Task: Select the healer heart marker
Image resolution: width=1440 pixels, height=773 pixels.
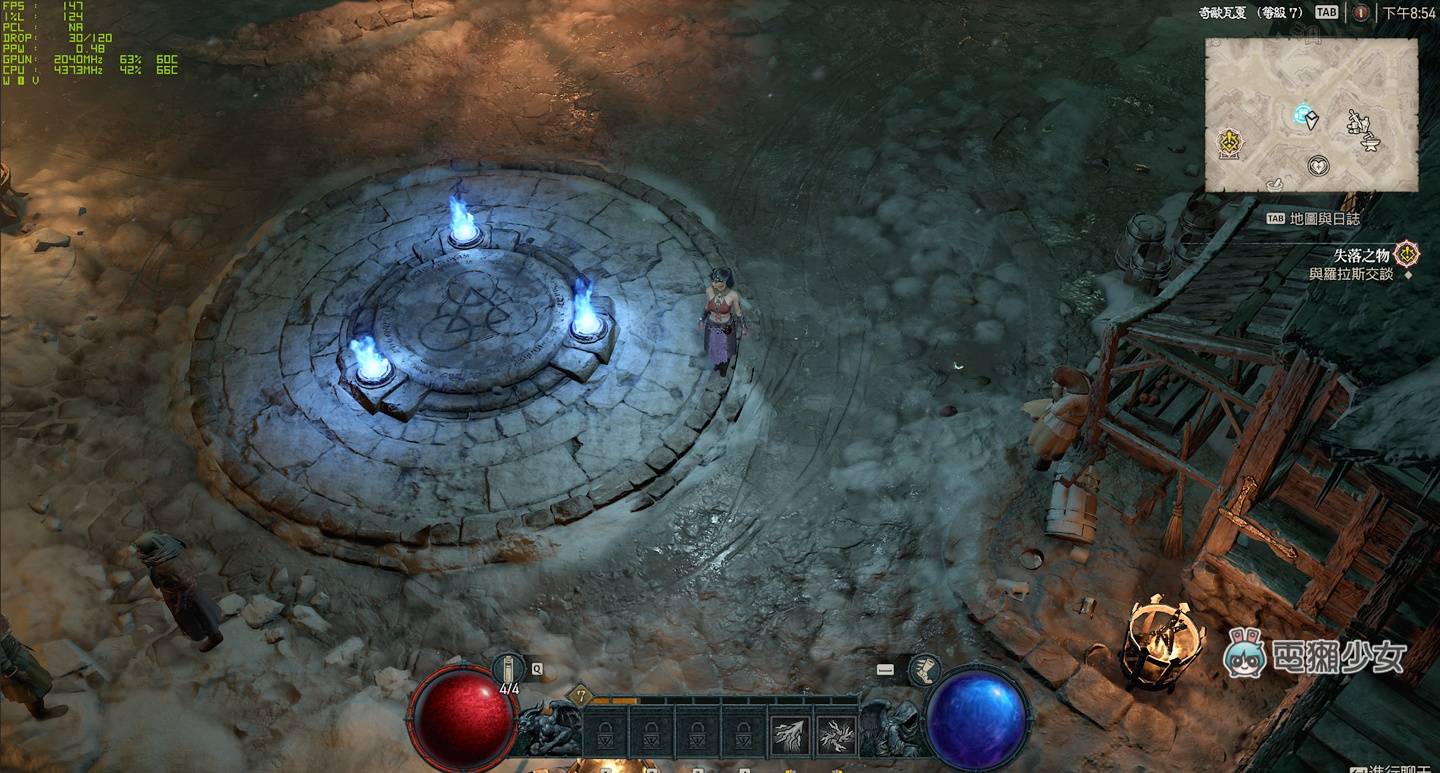Action: click(1319, 165)
